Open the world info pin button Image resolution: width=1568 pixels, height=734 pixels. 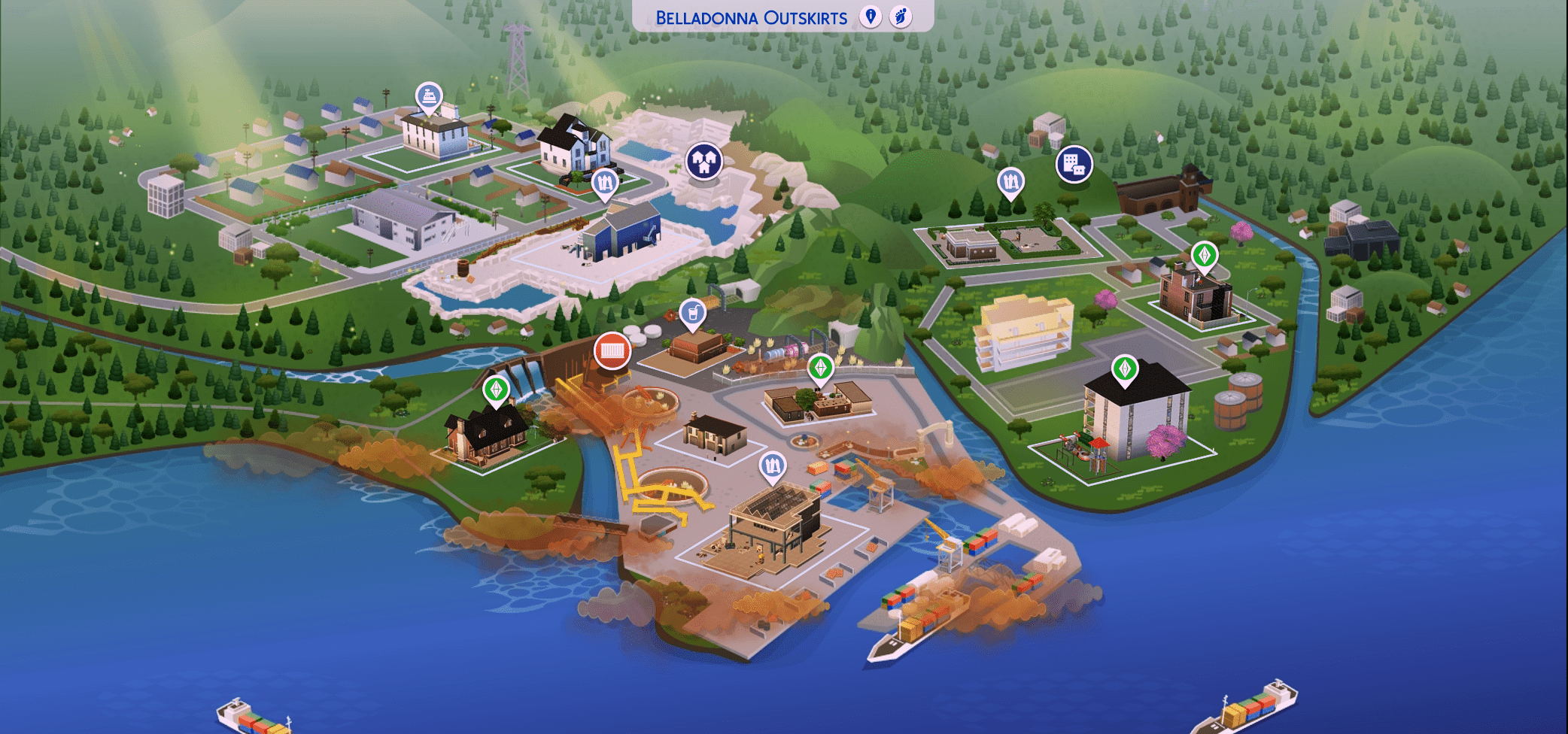click(871, 17)
